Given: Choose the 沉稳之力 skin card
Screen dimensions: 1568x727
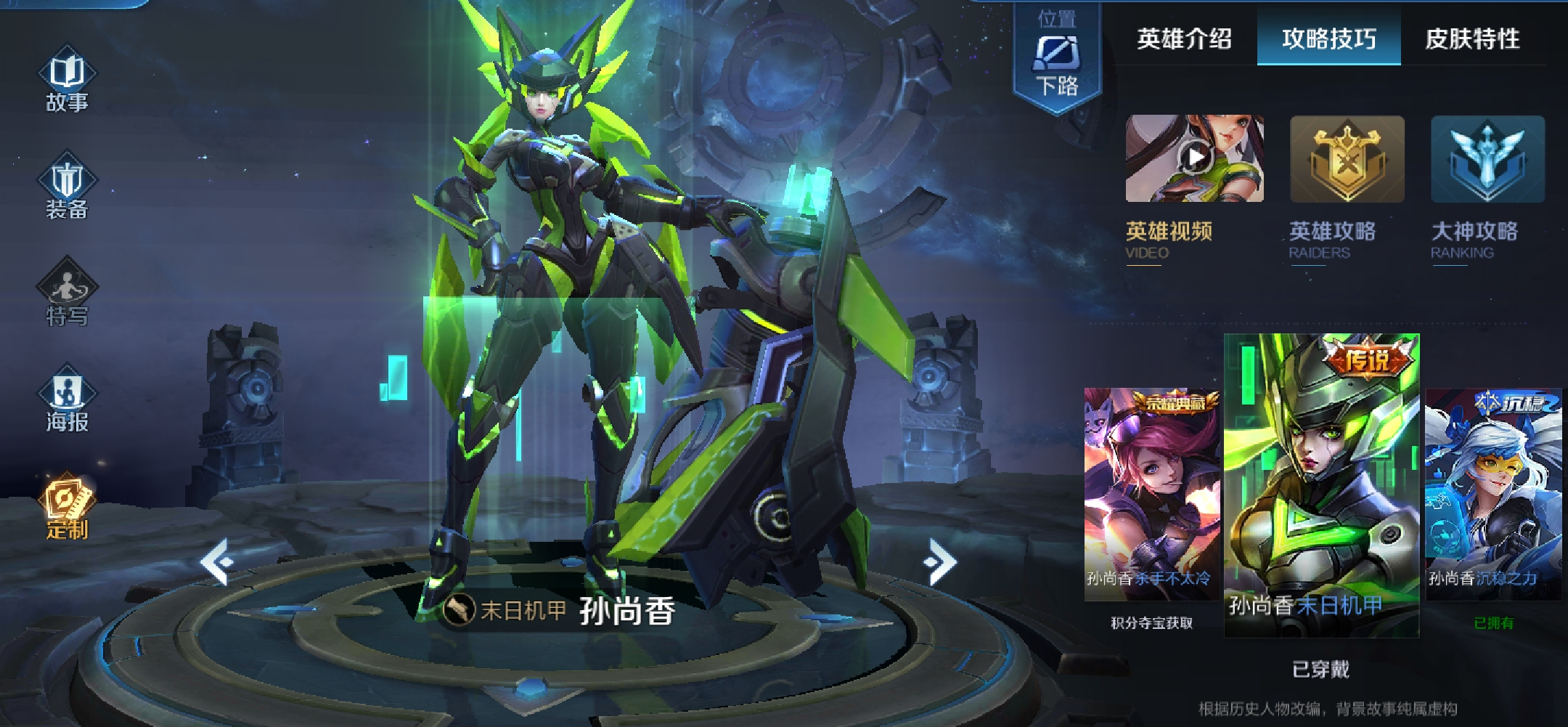Looking at the screenshot, I should click(1493, 494).
